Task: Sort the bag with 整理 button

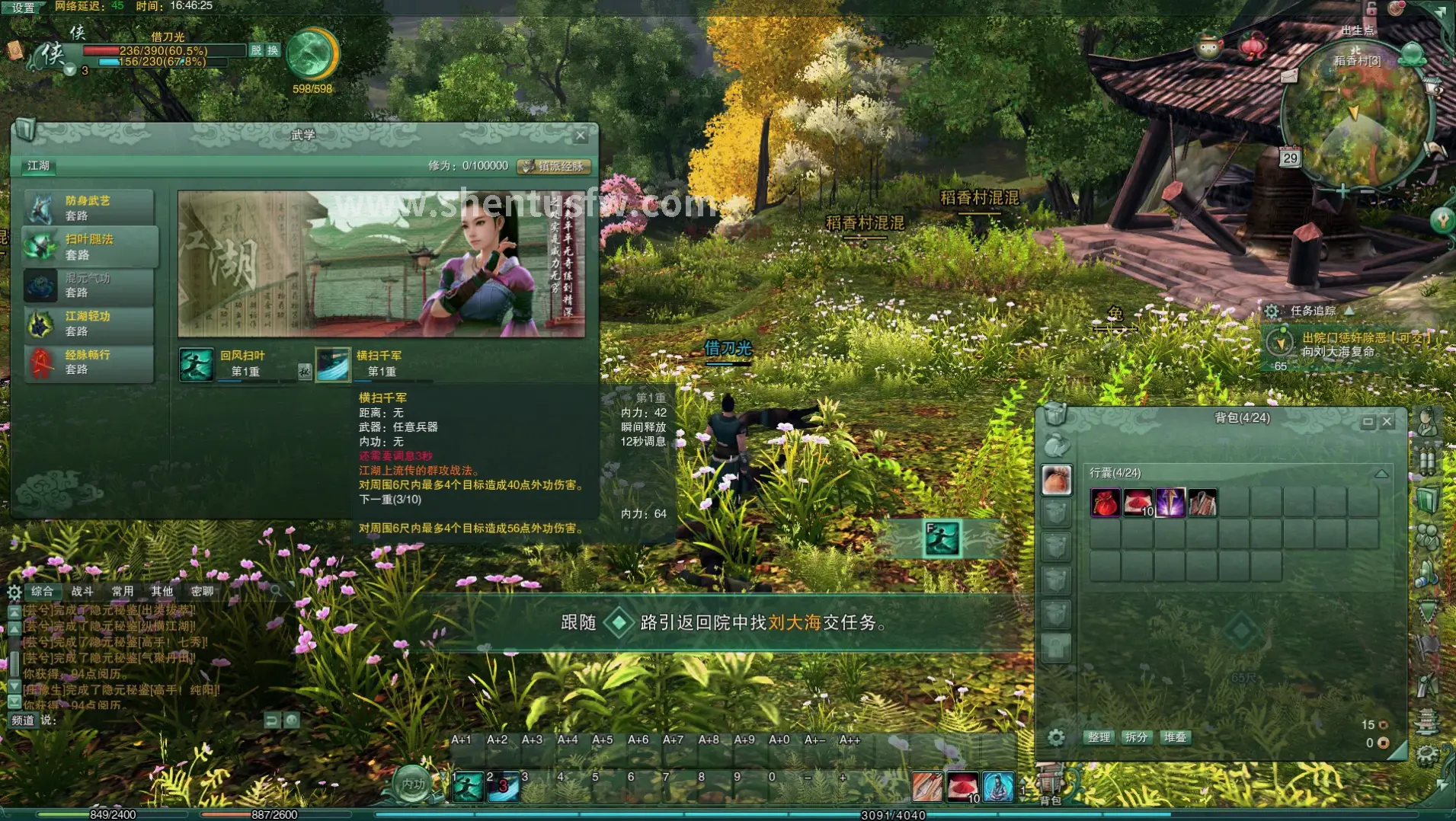Action: (1099, 737)
